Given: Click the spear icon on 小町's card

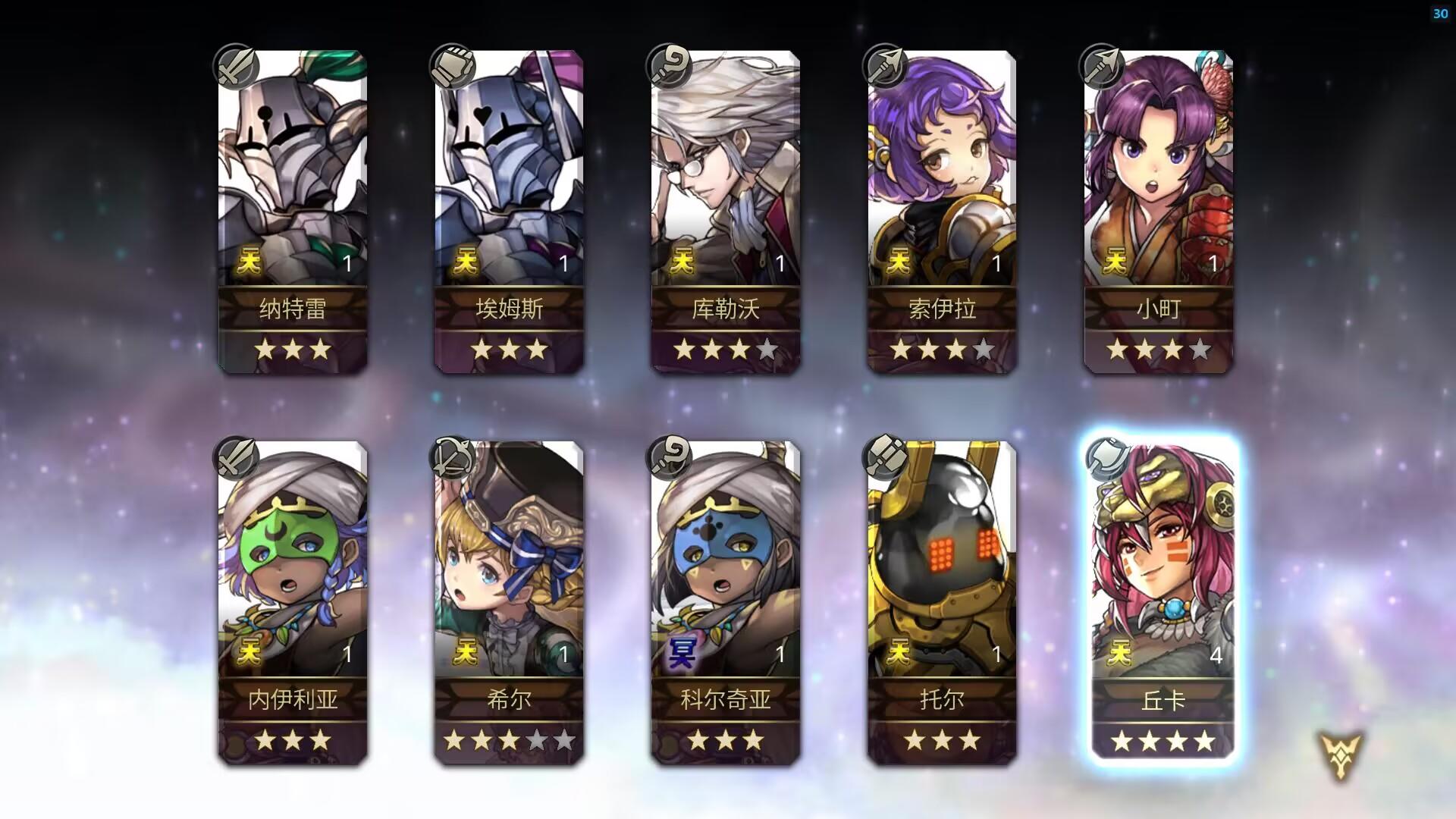Looking at the screenshot, I should [x=1101, y=67].
